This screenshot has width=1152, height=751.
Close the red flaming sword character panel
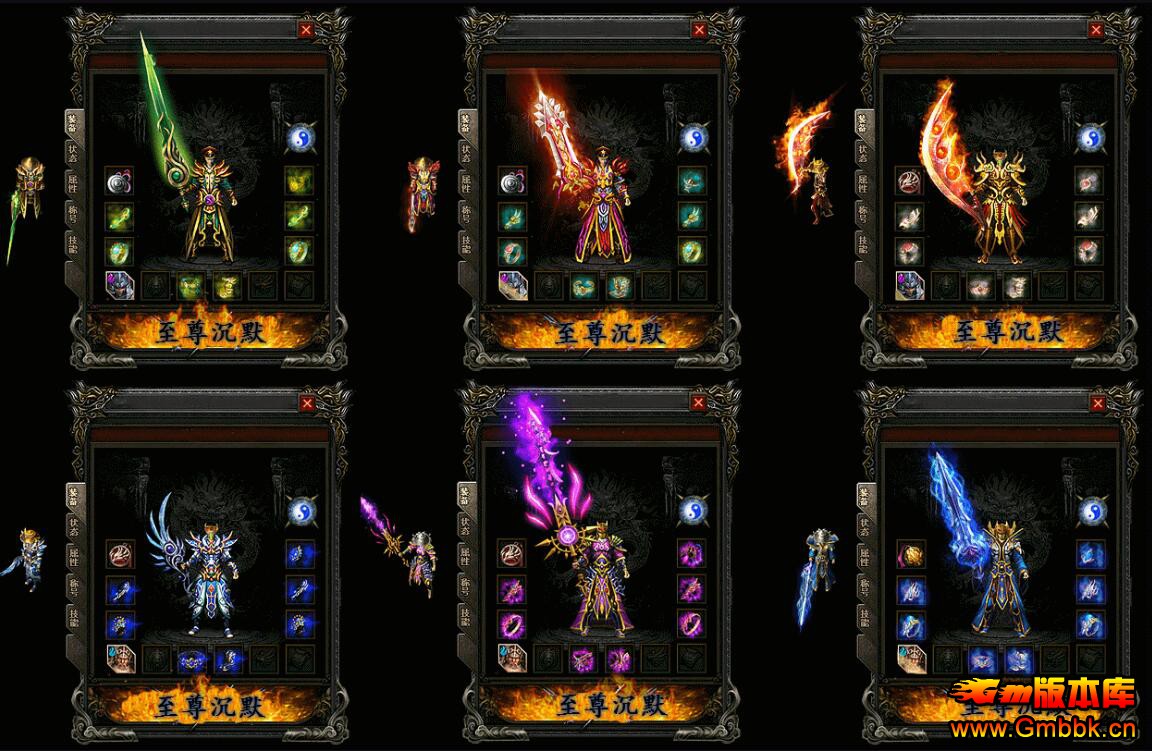click(698, 29)
